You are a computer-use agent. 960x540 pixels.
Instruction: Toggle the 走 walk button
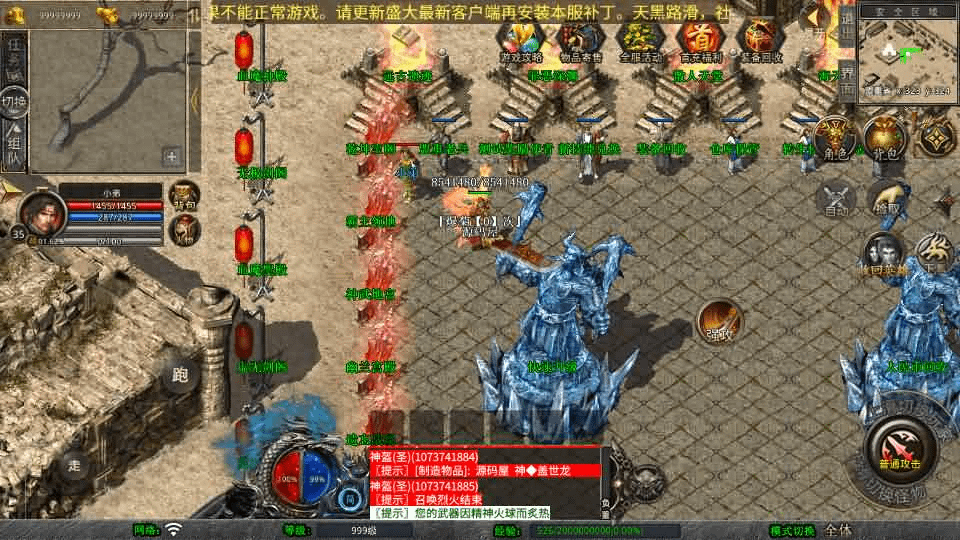(x=75, y=464)
